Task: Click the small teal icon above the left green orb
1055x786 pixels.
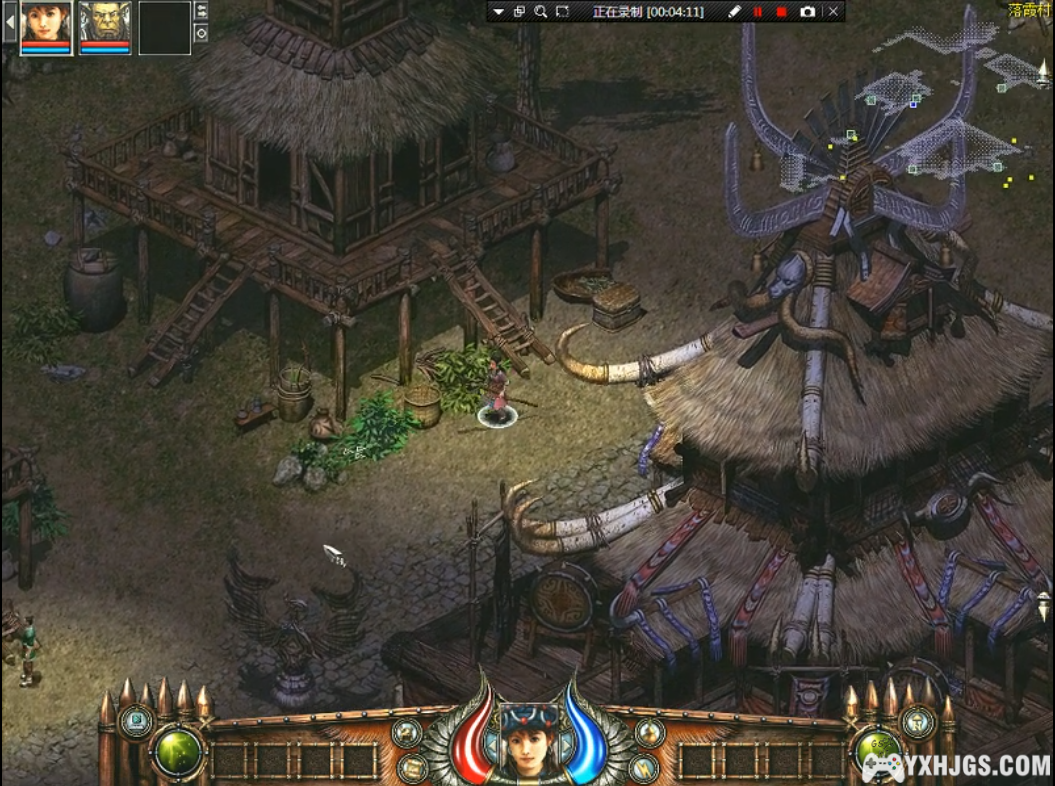Action: click(135, 720)
